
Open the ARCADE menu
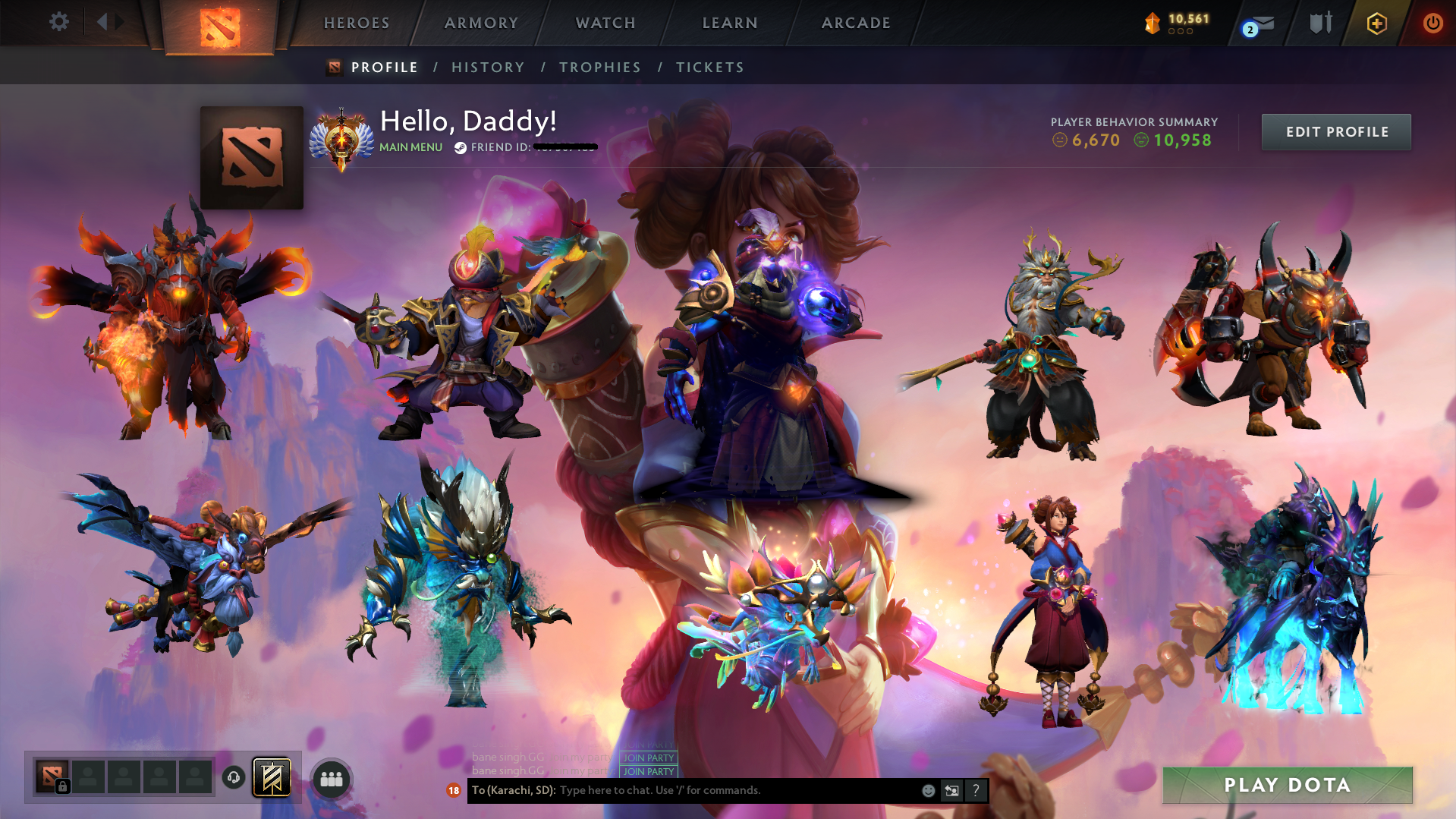coord(855,23)
